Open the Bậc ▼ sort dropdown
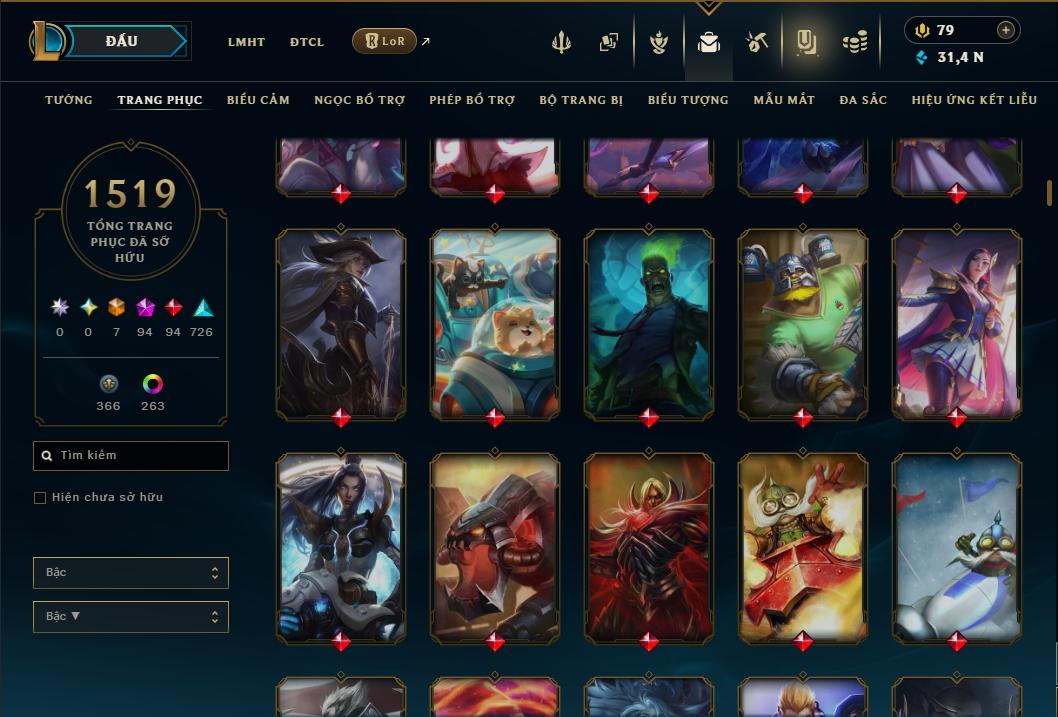This screenshot has height=717, width=1058. pyautogui.click(x=131, y=617)
